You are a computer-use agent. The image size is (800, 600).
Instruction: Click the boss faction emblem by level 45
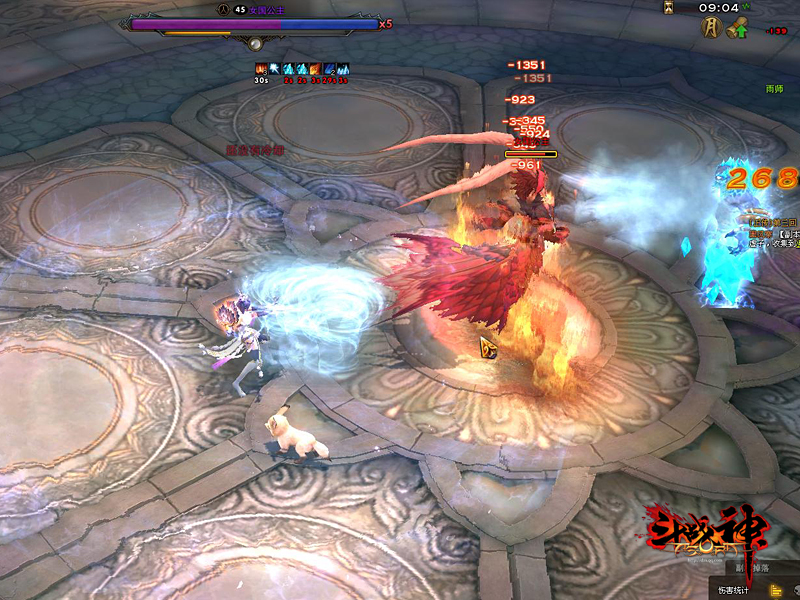[x=222, y=8]
